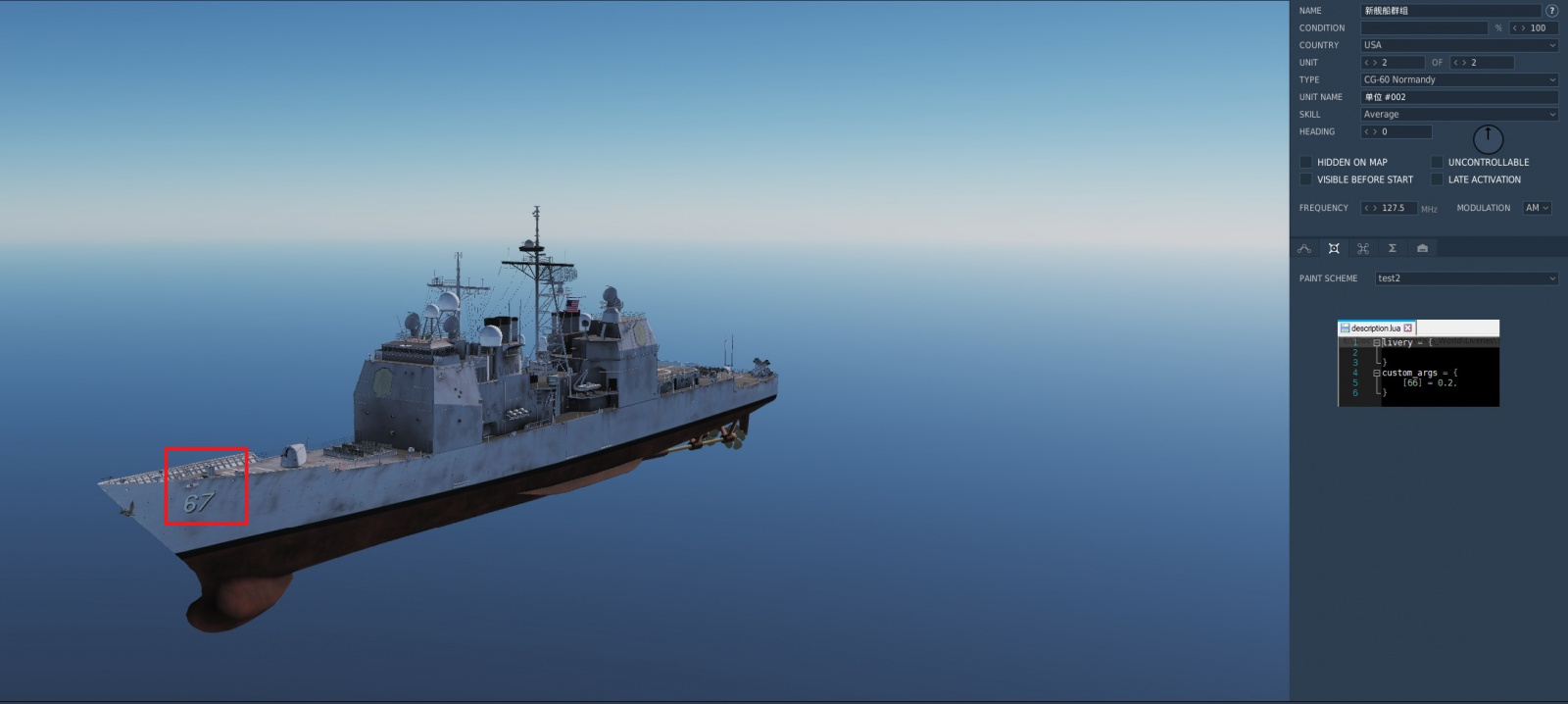Click the condition percent stepper showing 100
This screenshot has width=1568, height=704.
1533,28
